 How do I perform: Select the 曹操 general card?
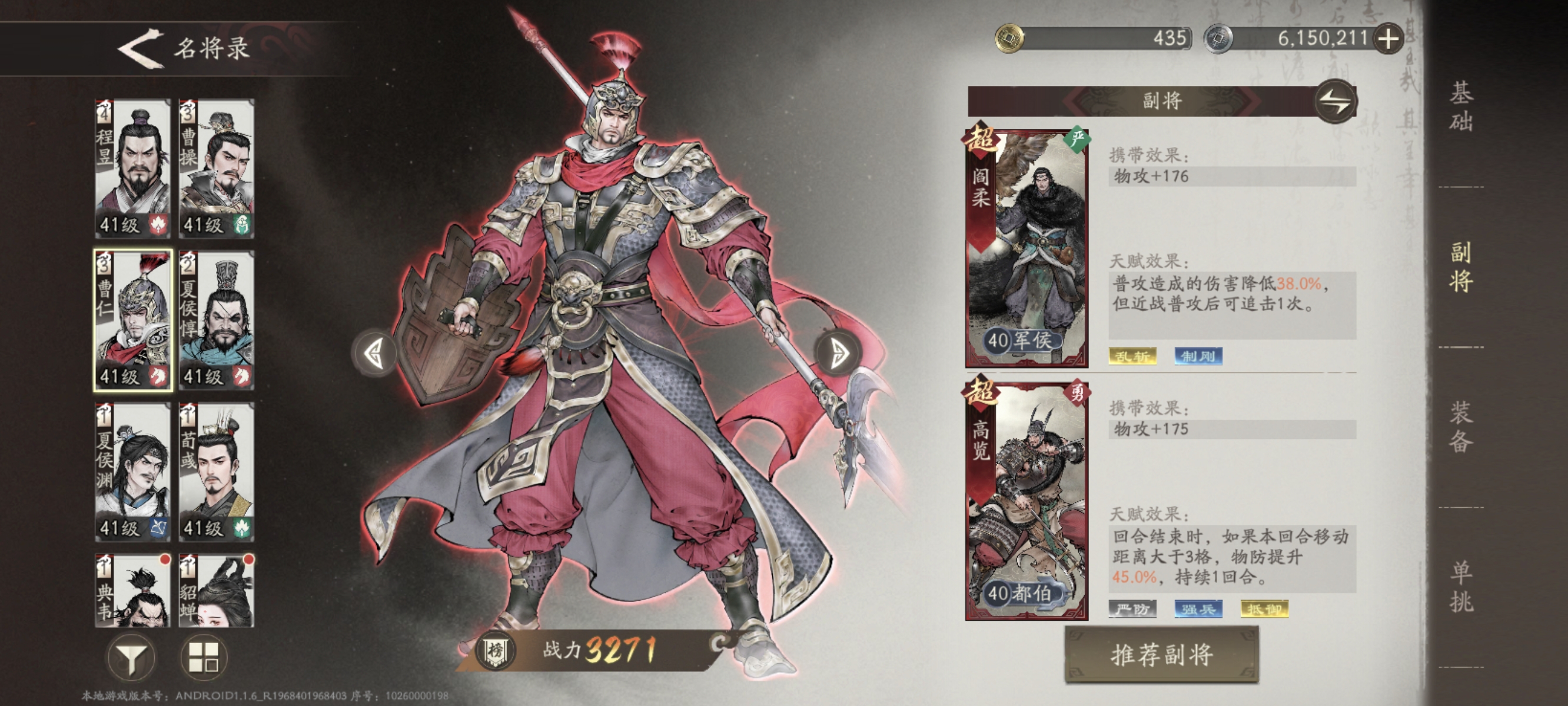(217, 169)
